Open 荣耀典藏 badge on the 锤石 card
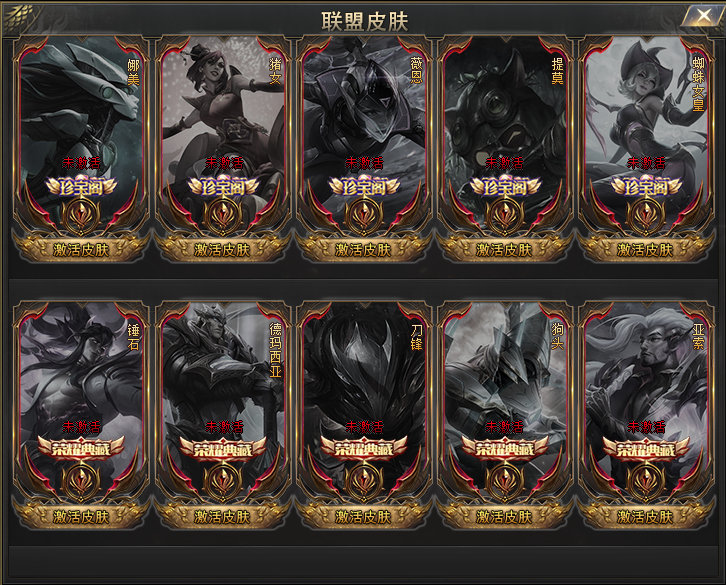726x585 pixels. [81, 449]
